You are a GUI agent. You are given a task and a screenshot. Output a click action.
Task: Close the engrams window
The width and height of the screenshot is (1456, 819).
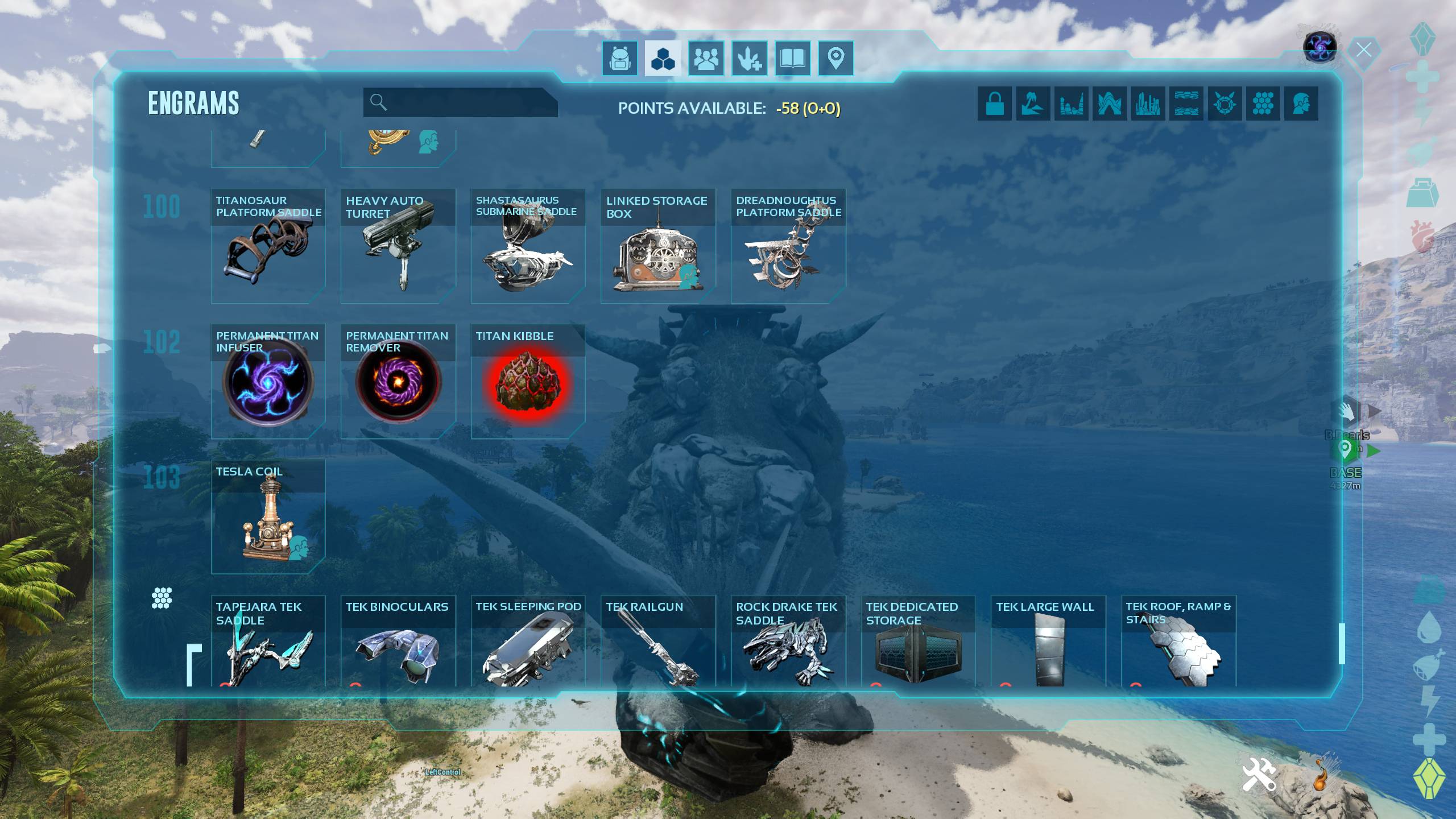coord(1363,50)
